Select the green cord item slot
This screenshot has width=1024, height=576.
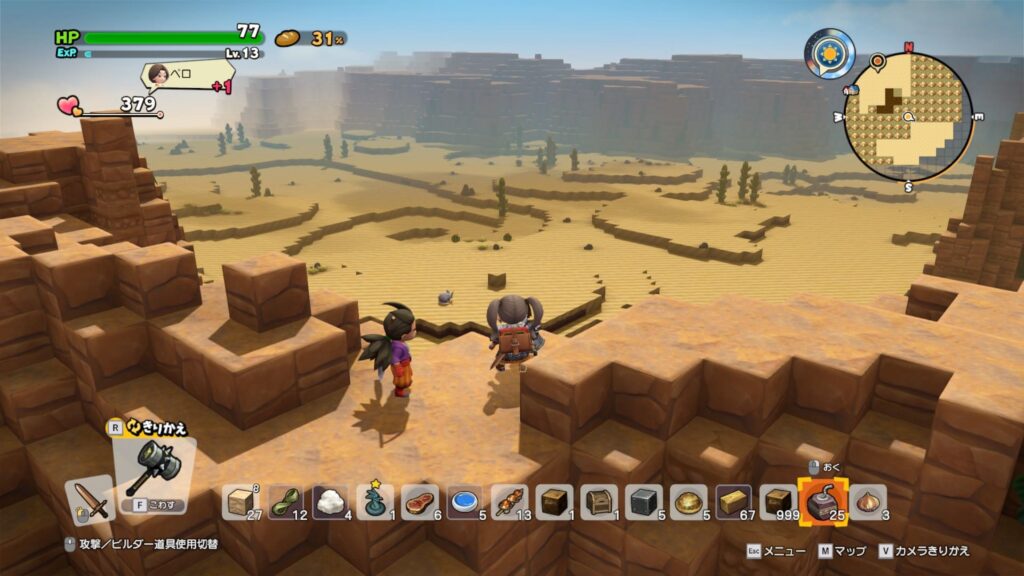click(286, 502)
